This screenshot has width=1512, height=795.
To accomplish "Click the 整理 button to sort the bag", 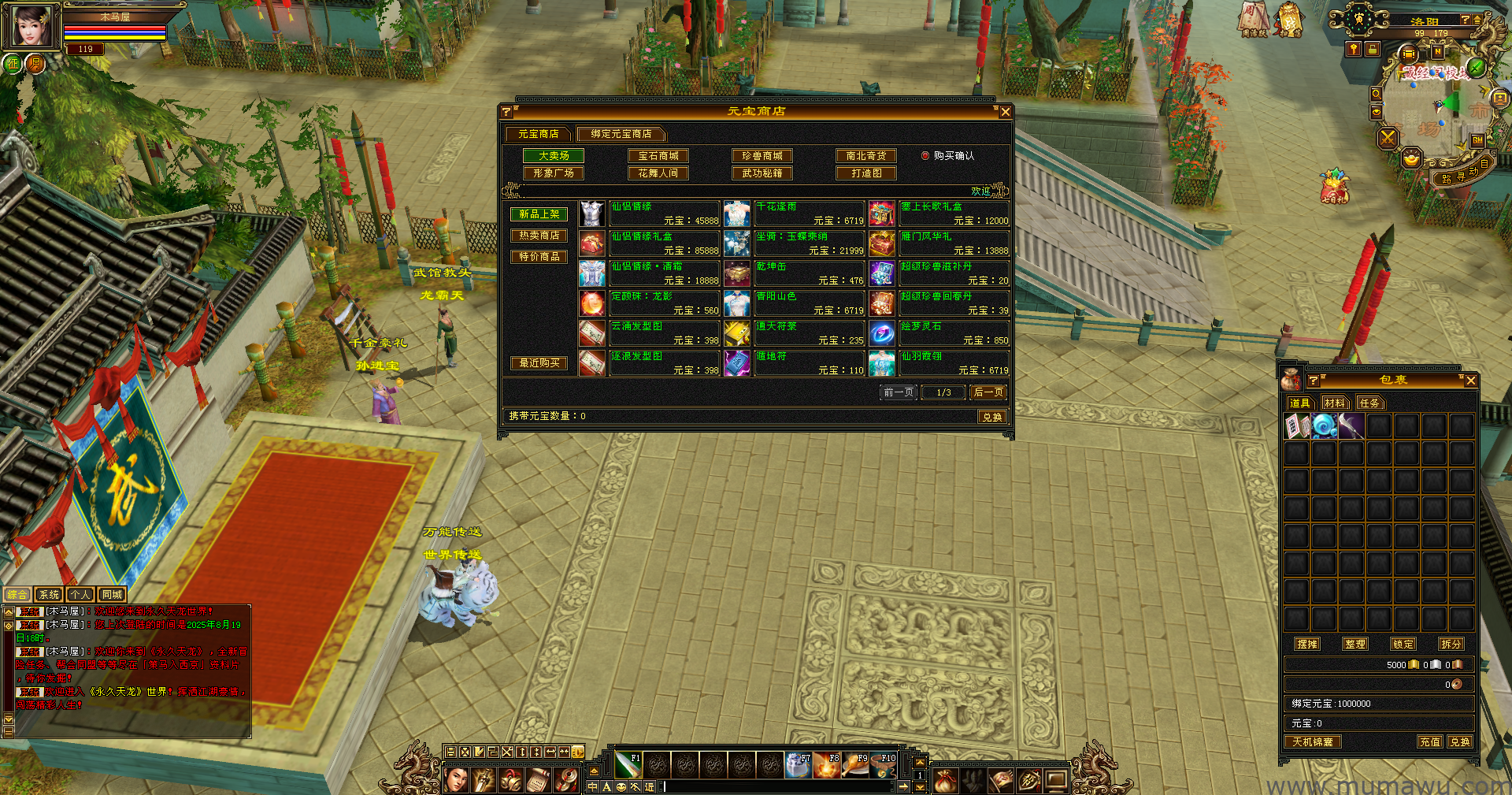I will [1355, 645].
